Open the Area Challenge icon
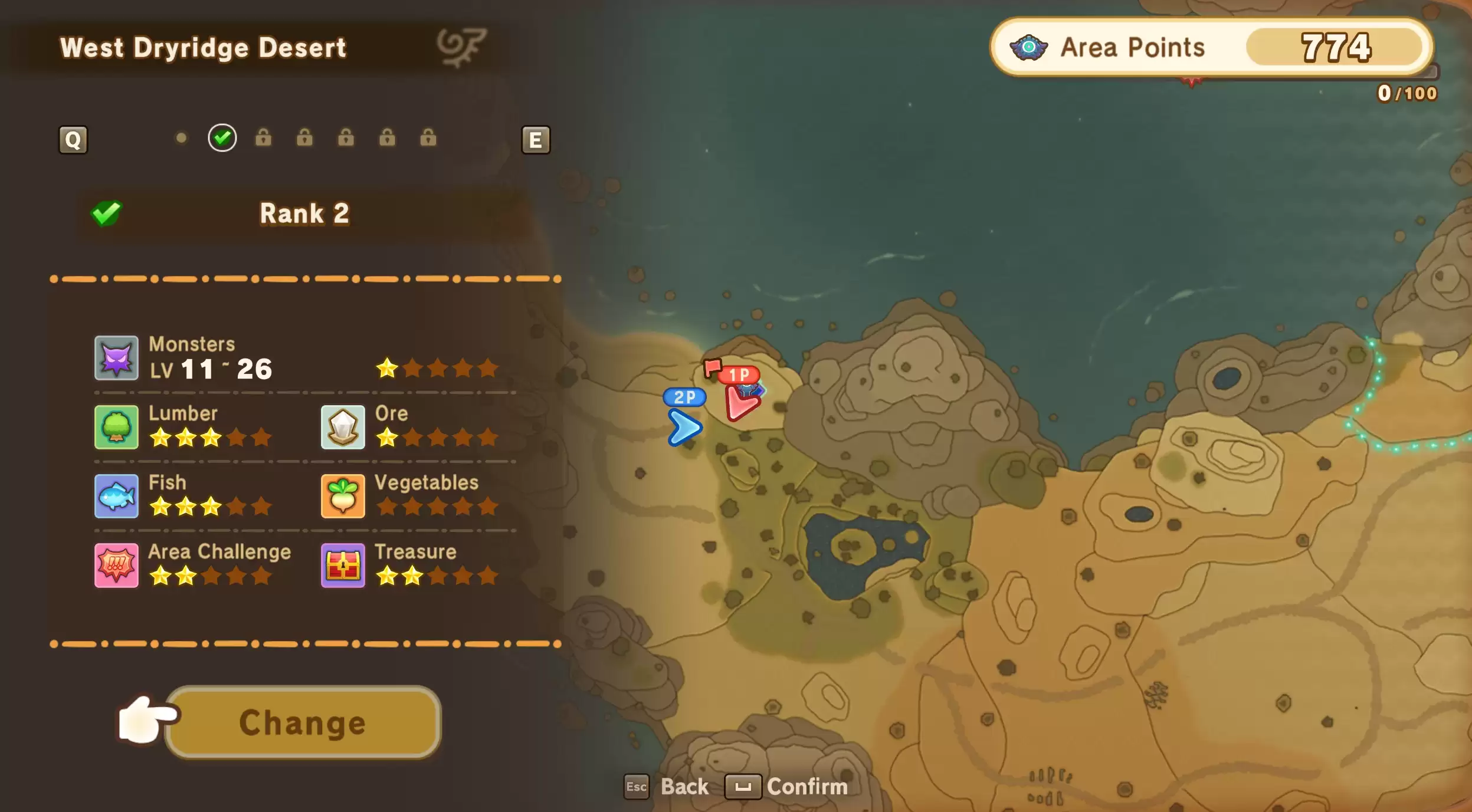 point(116,566)
